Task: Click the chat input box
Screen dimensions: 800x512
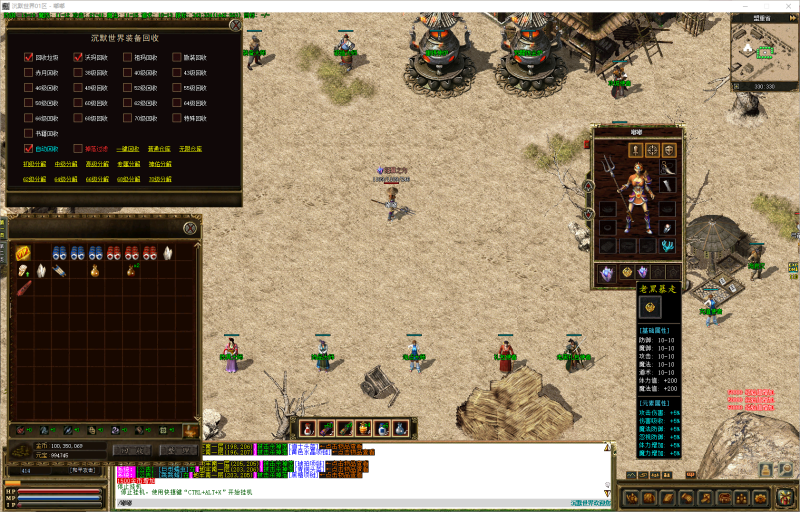Action: click(x=360, y=505)
